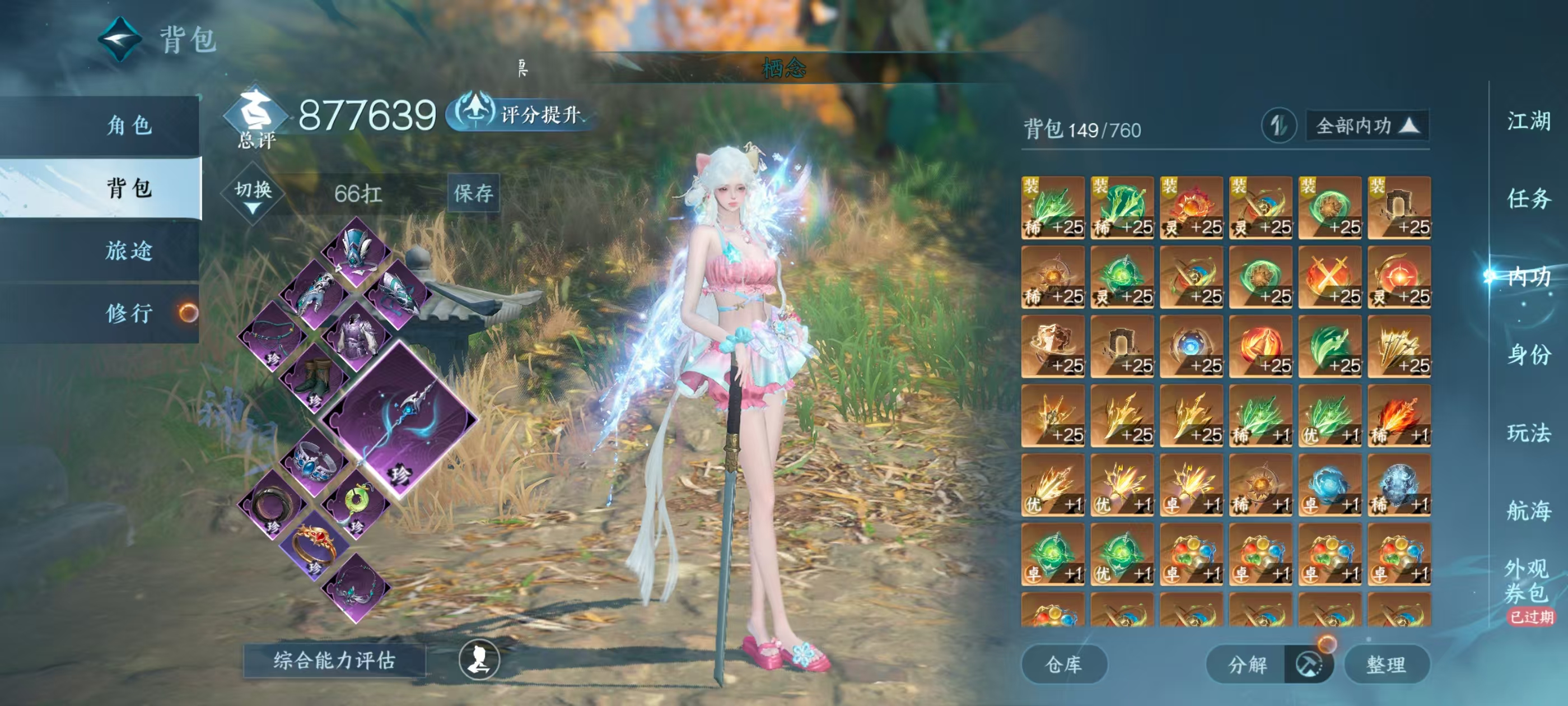Switch to the 角色 tab
Screen dimensions: 1568x706
(129, 126)
